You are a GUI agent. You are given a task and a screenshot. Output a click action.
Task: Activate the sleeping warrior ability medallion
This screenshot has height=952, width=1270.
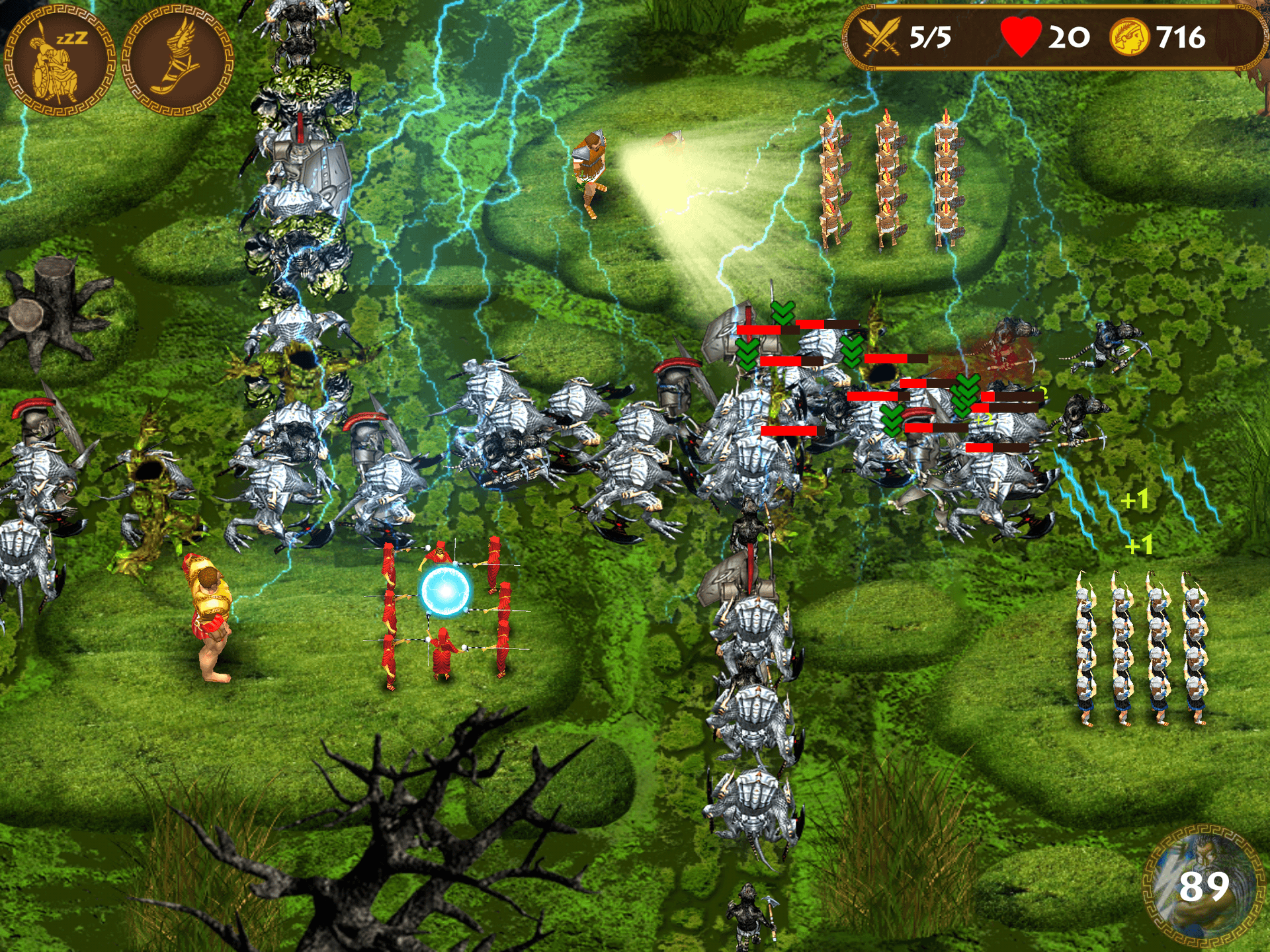click(60, 61)
